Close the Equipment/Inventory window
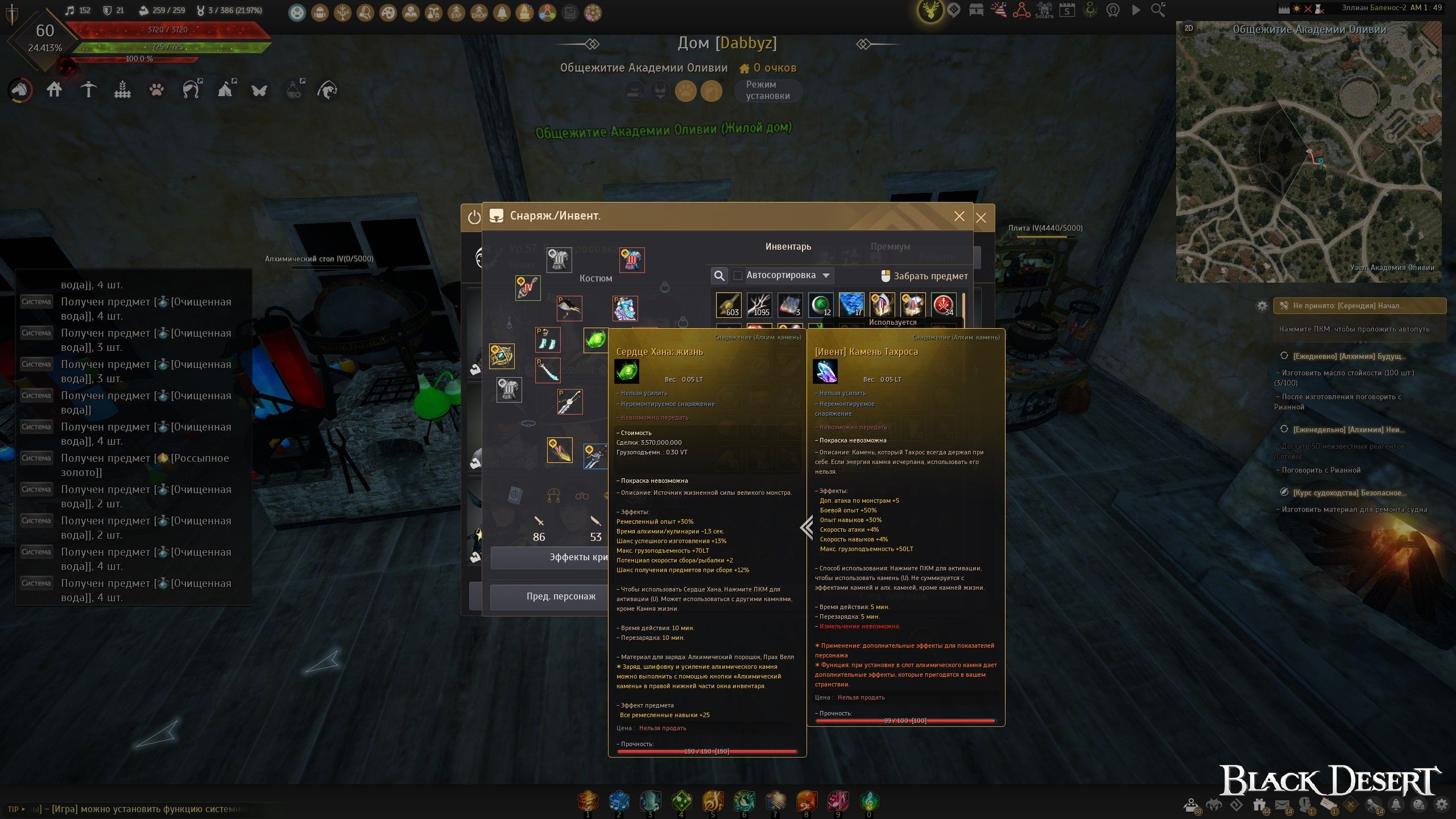 [959, 216]
